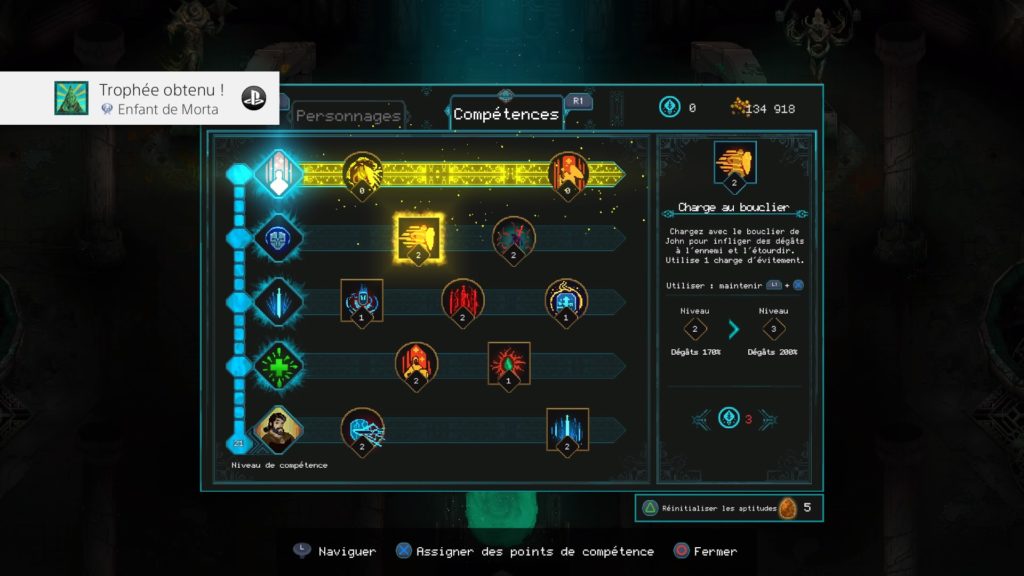This screenshot has width=1024, height=576.
Task: Pick the green gem with red tendrils skill
Action: 508,363
